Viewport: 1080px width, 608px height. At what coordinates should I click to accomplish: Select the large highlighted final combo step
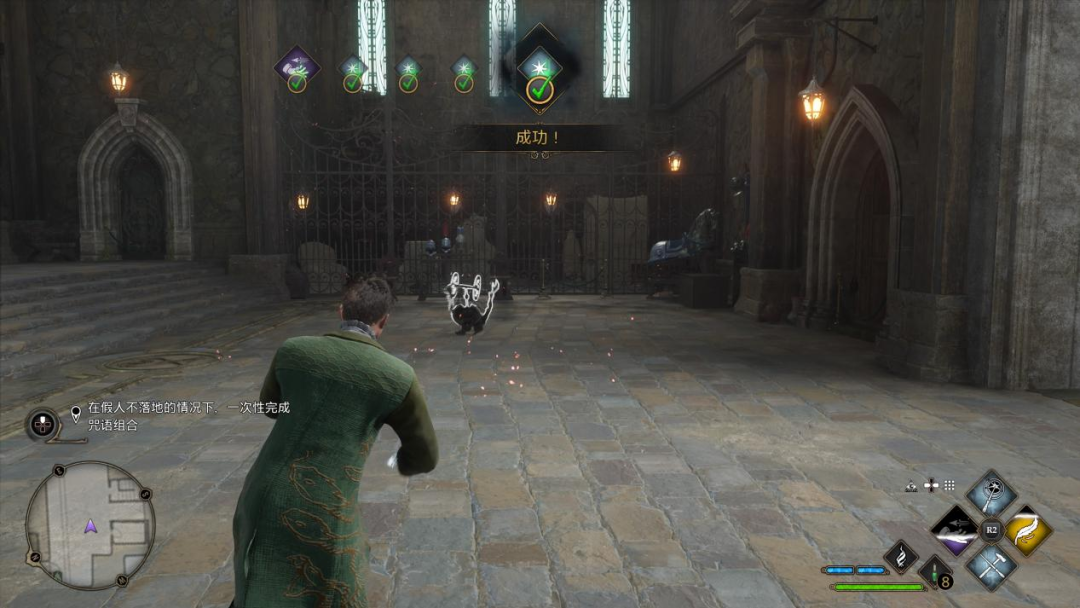(540, 66)
